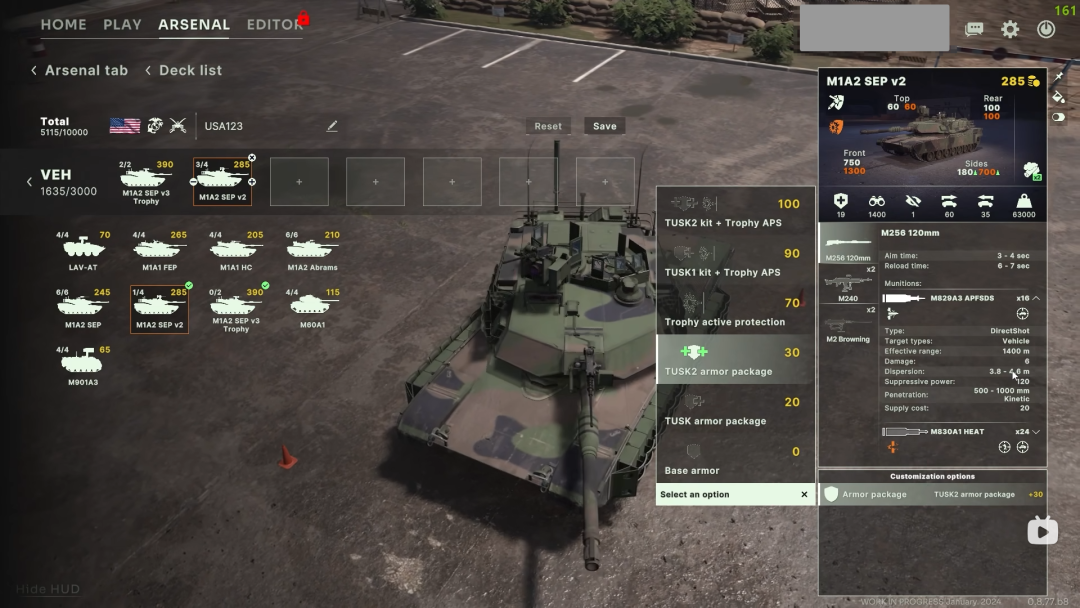Open the PLAY tab
1080x608 pixels.
click(x=122, y=24)
